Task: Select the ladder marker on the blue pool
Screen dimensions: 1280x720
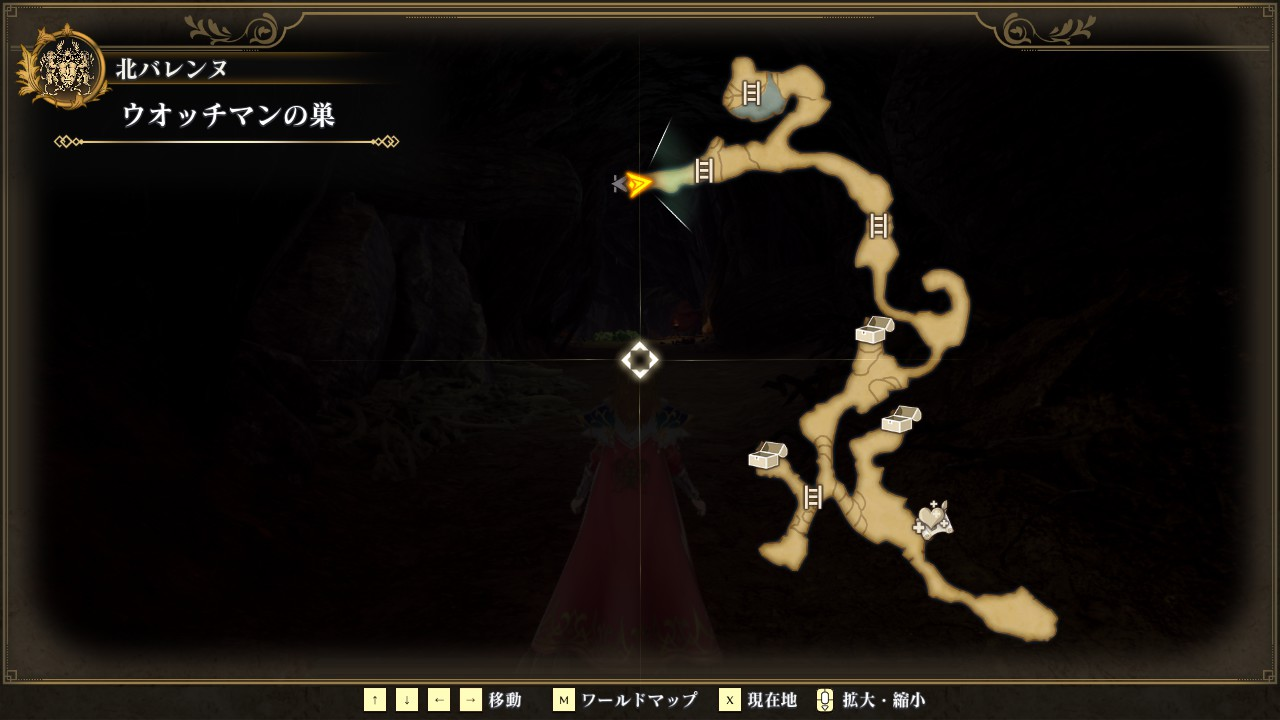Action: [x=751, y=93]
